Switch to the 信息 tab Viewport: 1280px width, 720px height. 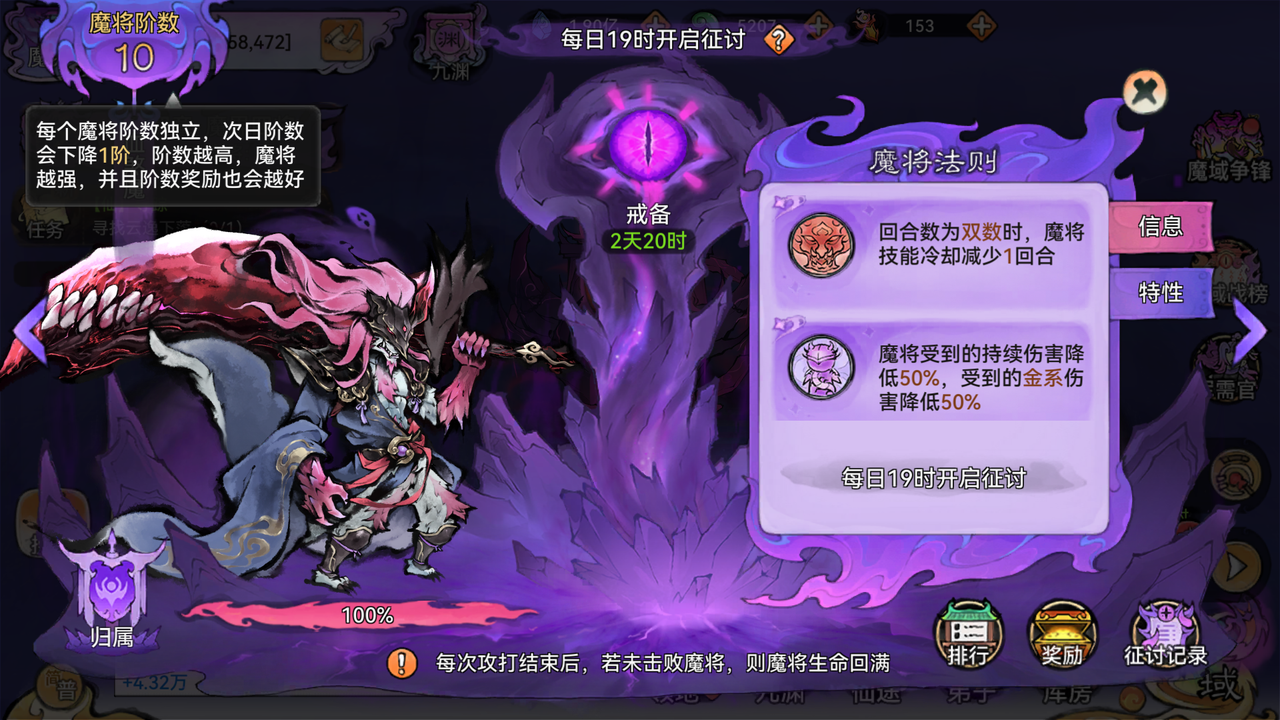click(1160, 227)
